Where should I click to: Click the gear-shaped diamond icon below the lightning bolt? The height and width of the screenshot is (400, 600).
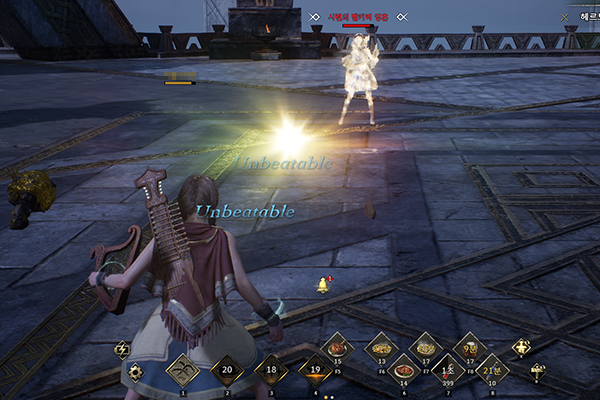136,372
